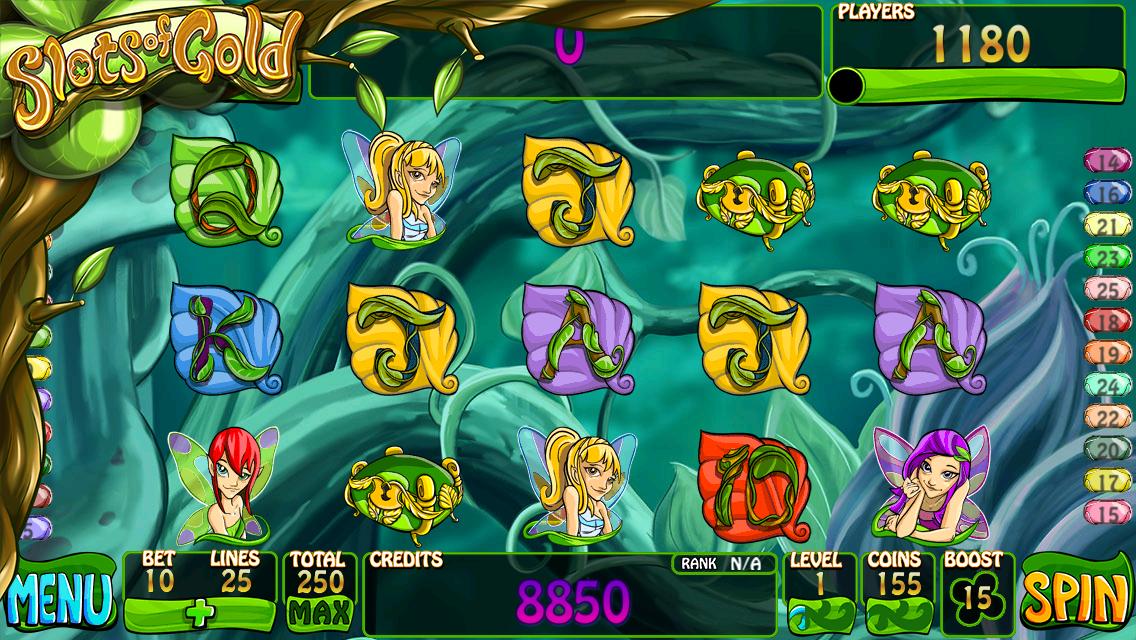The height and width of the screenshot is (640, 1136).
Task: Set the bet to MAX
Action: click(320, 610)
